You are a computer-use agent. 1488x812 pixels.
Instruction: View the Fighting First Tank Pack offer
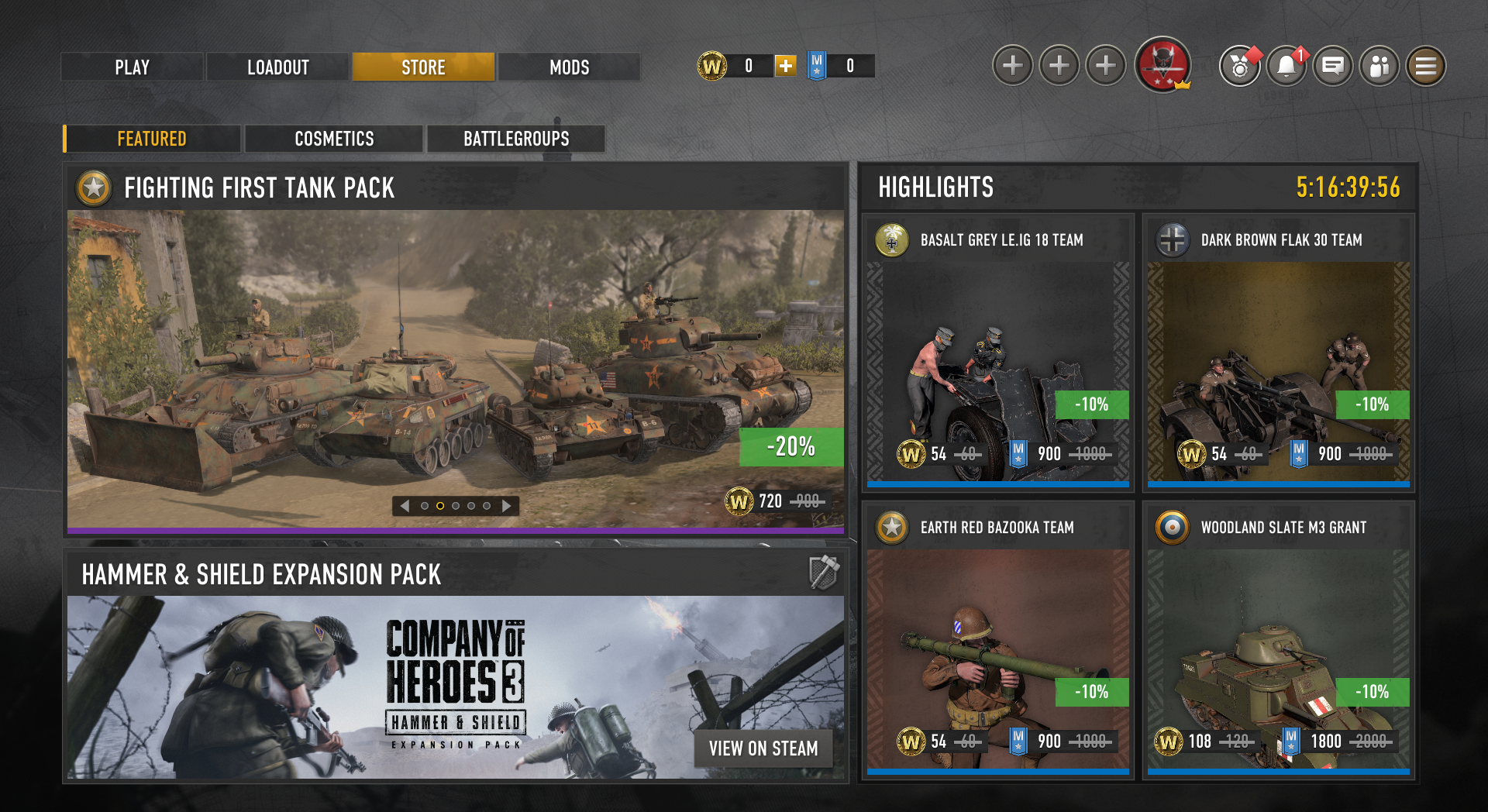(x=456, y=364)
